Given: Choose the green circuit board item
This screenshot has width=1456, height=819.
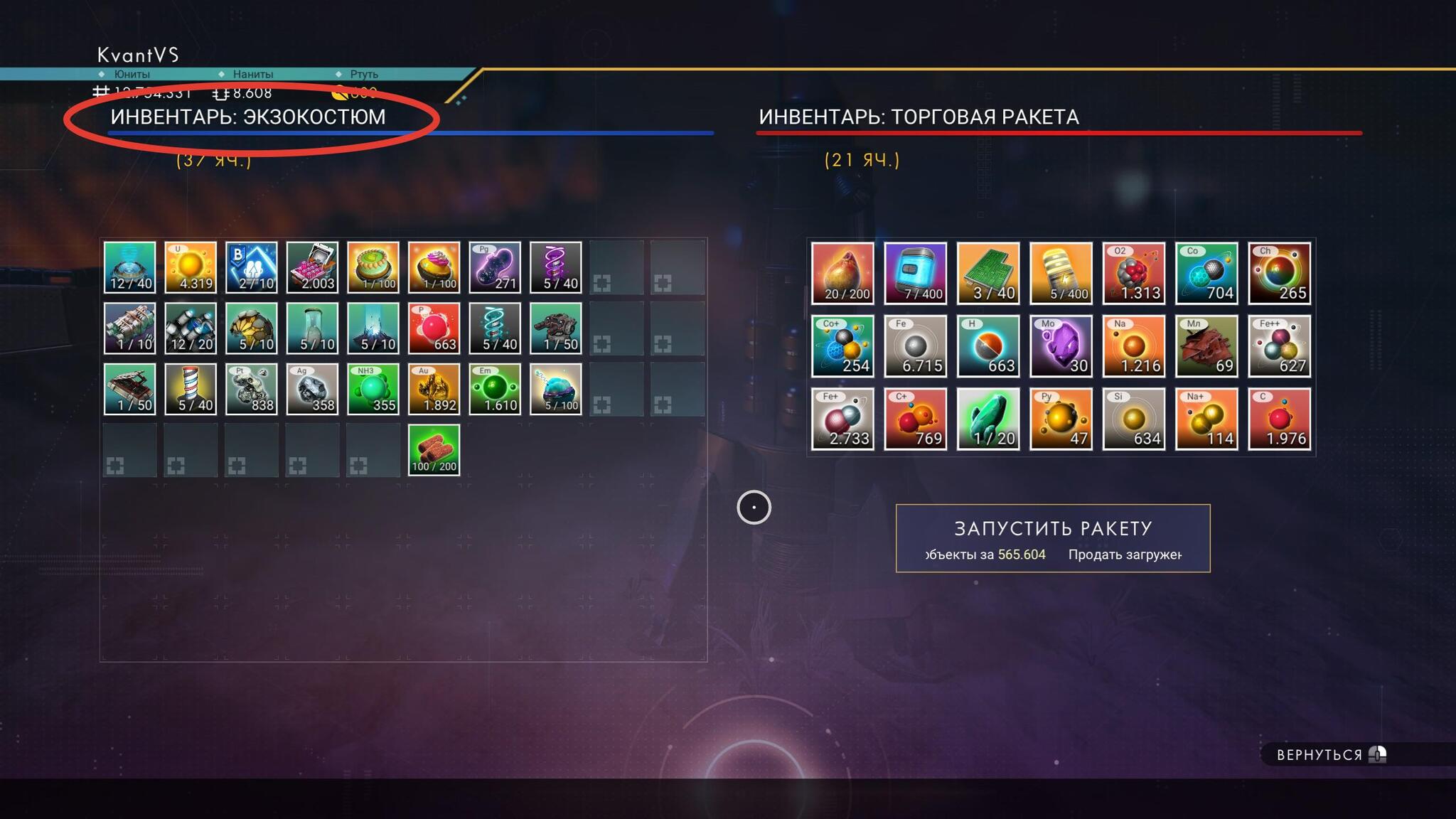Looking at the screenshot, I should pos(988,274).
